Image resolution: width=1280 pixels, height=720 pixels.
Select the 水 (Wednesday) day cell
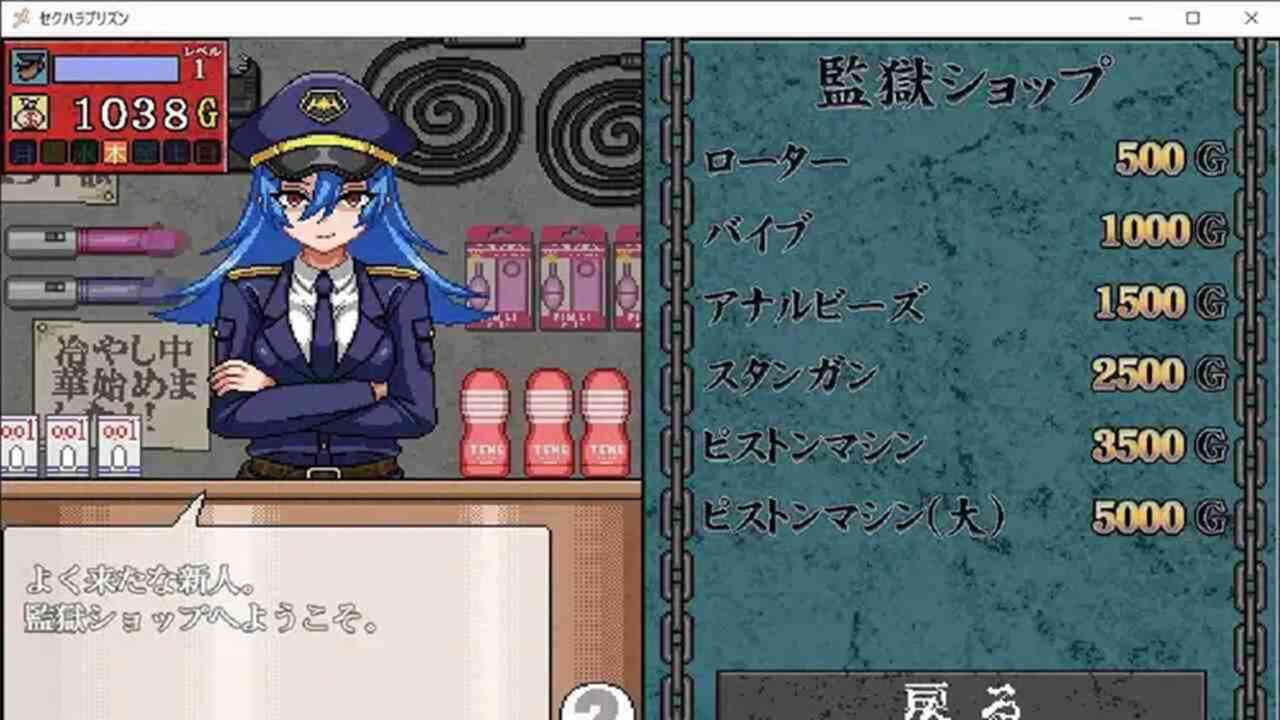(x=81, y=150)
